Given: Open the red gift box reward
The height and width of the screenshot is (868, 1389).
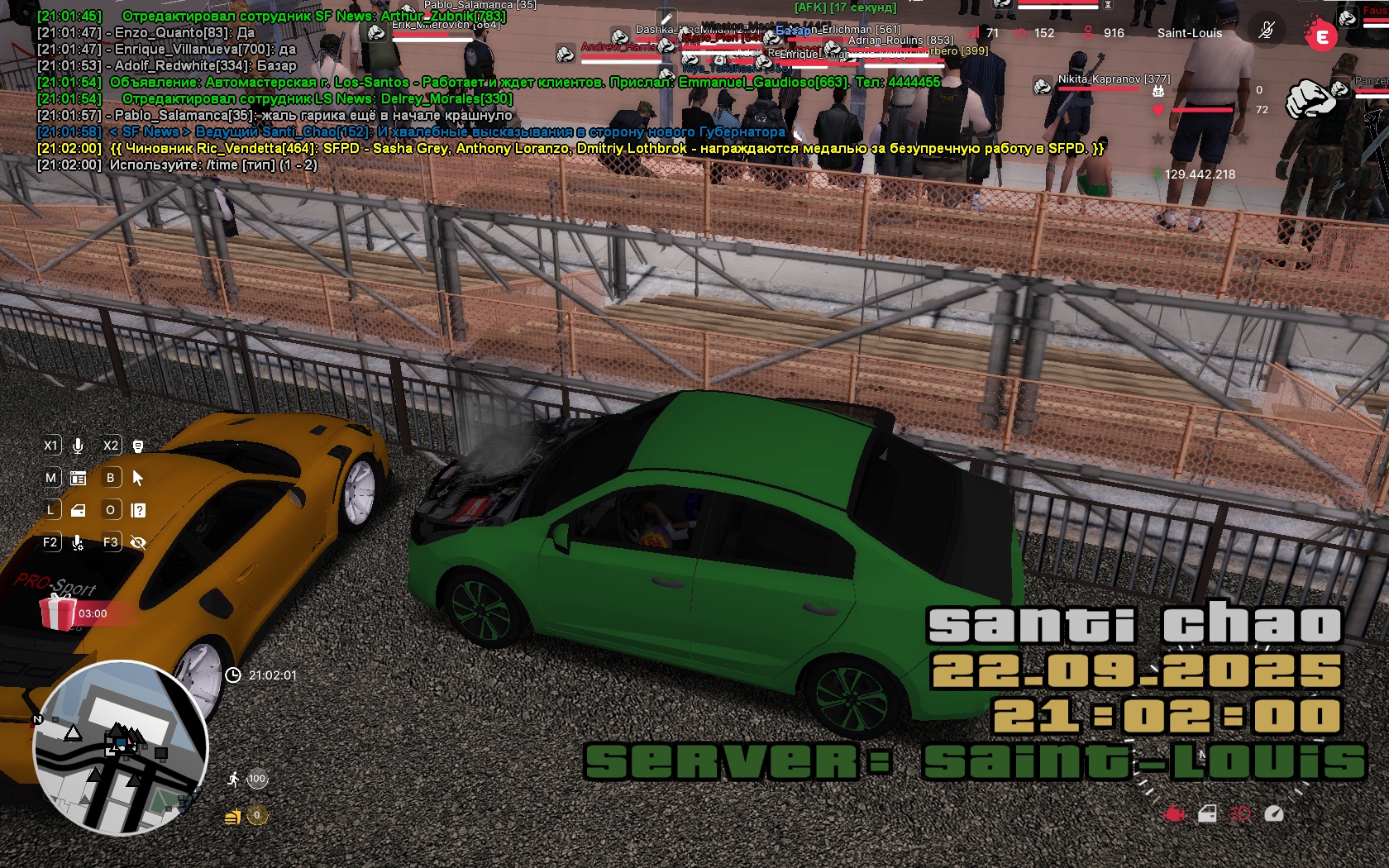Looking at the screenshot, I should [58, 613].
